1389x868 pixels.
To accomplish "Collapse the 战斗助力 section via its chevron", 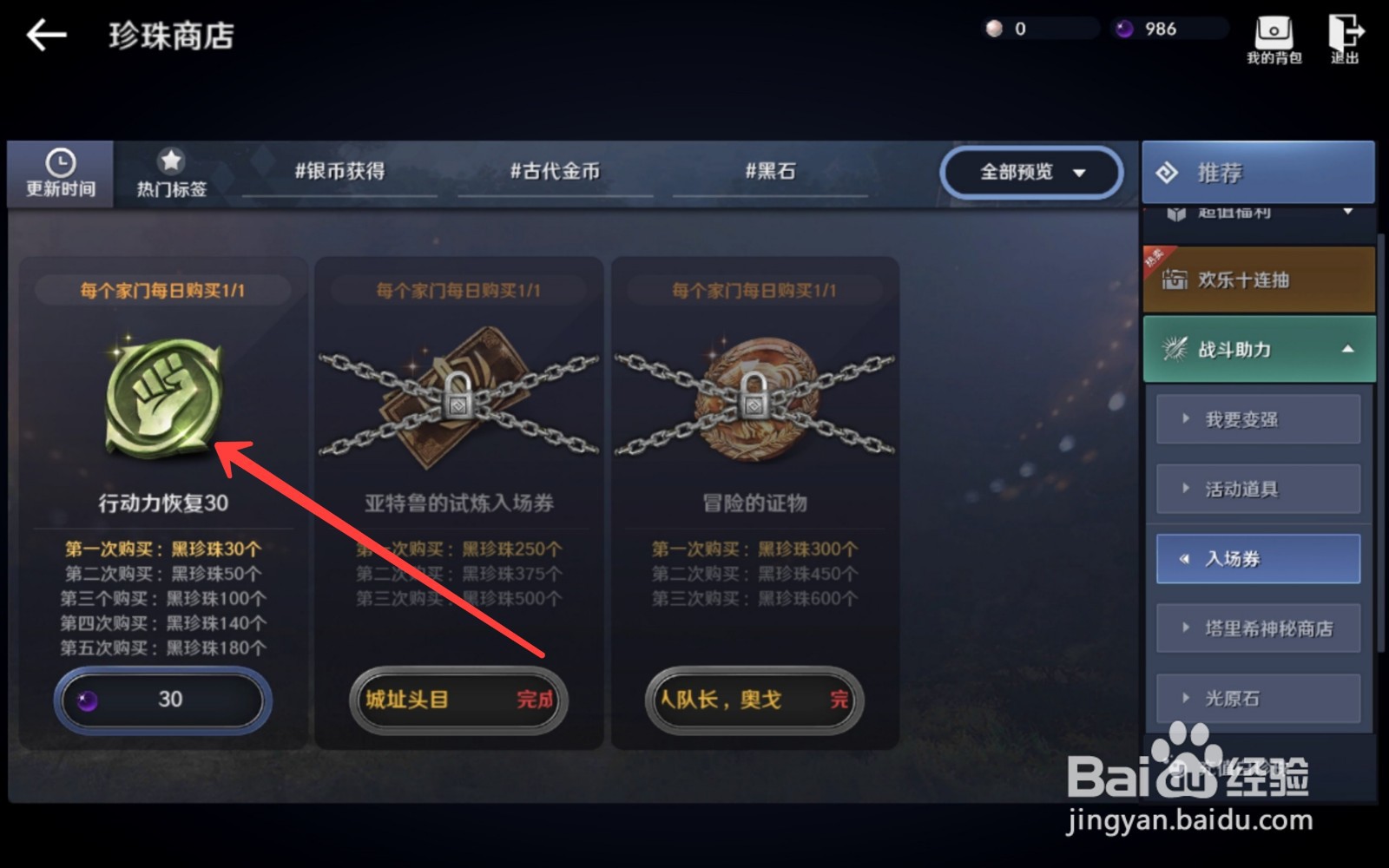I will [x=1350, y=348].
